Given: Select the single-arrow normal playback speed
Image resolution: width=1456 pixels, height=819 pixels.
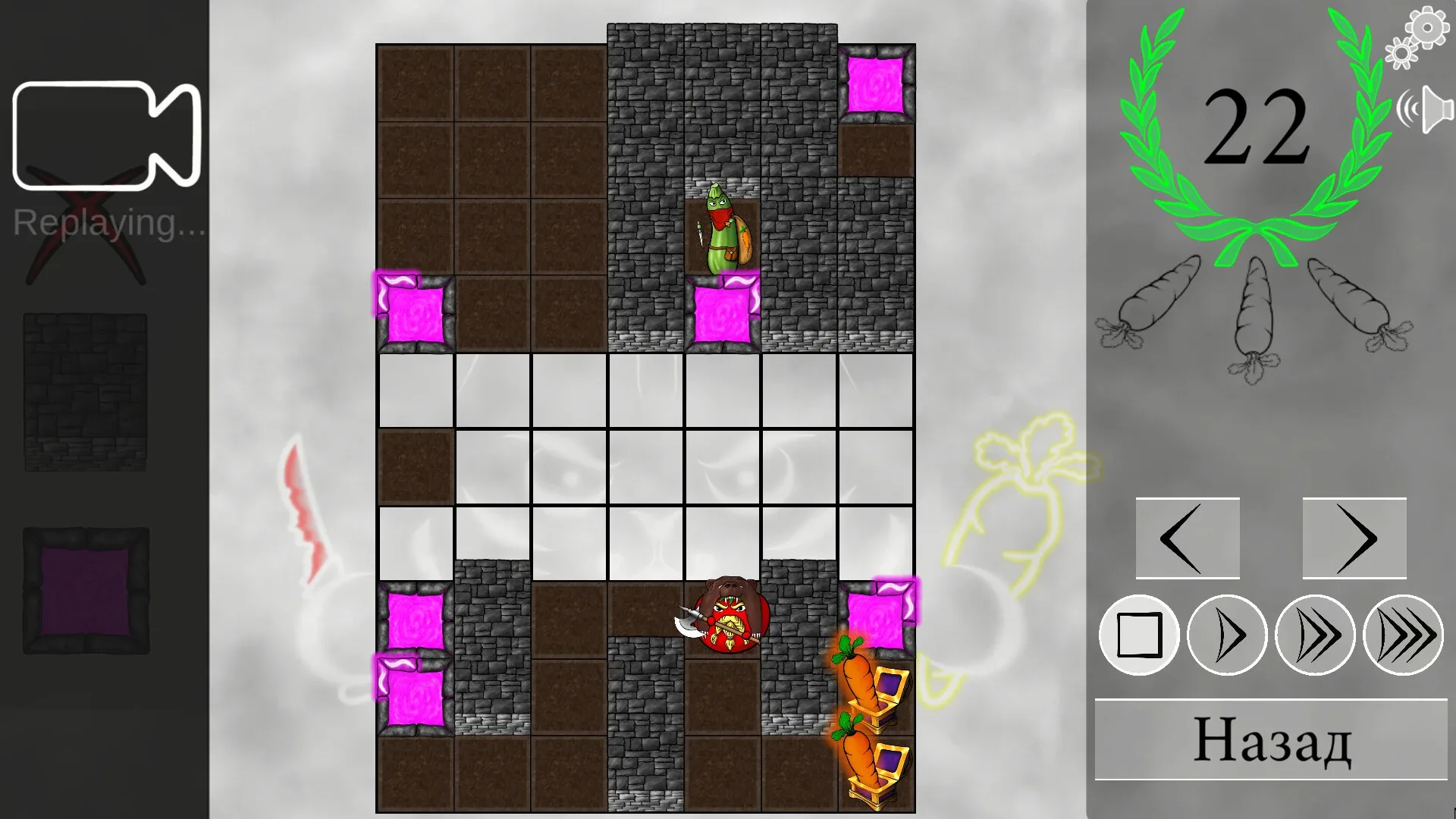Looking at the screenshot, I should tap(1225, 636).
